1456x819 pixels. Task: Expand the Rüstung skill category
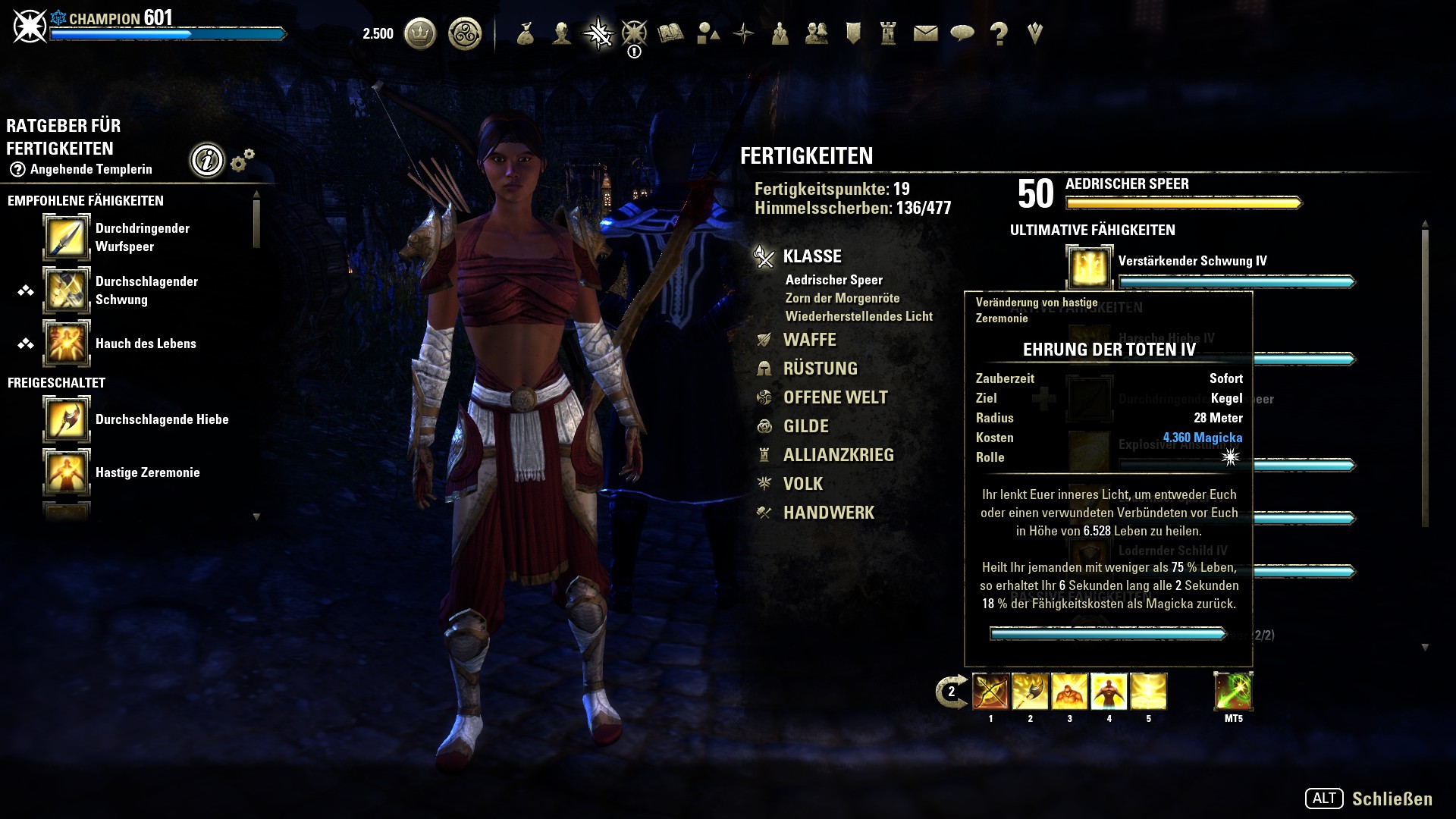820,369
